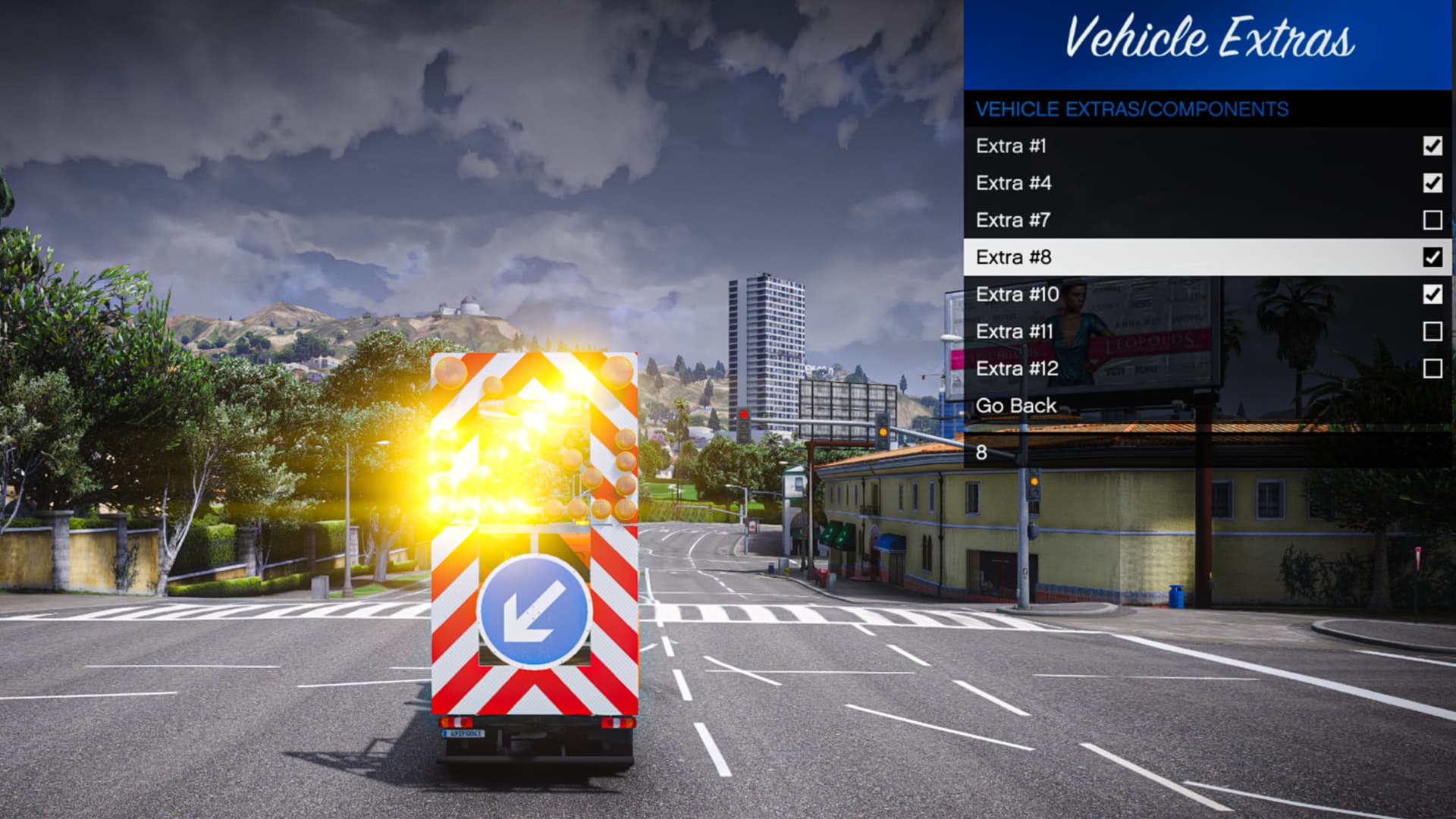Screen dimensions: 1456x819
Task: Select the highlighted Extra #8 row
Action: coord(1062,256)
